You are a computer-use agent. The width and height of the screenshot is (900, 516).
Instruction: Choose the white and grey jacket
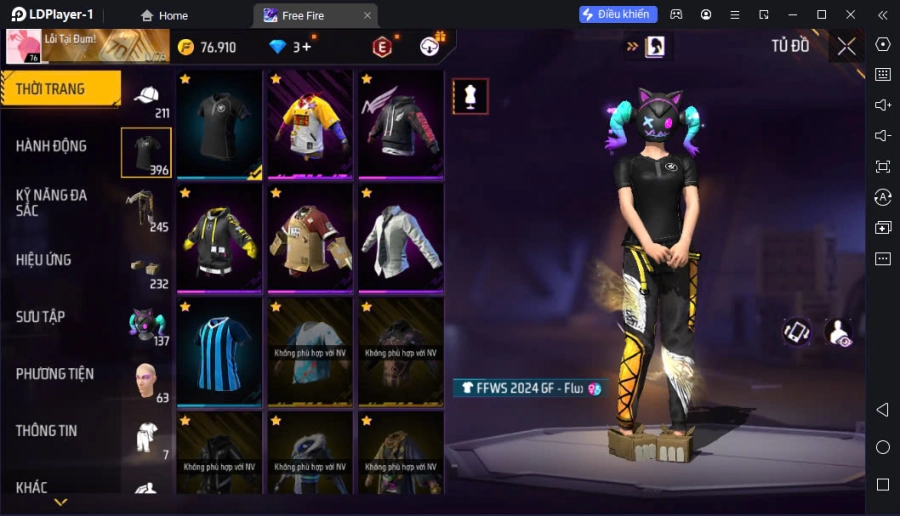pos(400,238)
